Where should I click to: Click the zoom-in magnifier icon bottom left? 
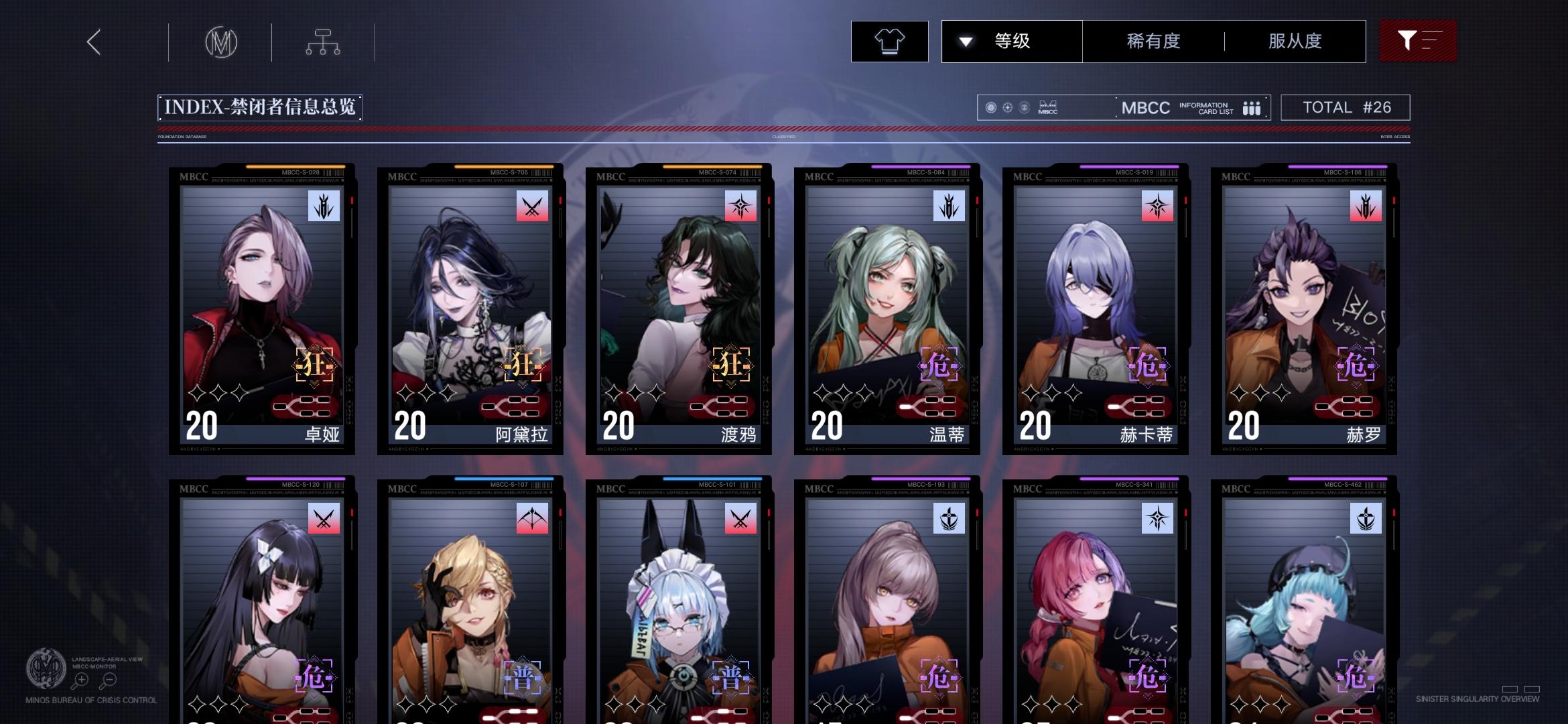(81, 679)
